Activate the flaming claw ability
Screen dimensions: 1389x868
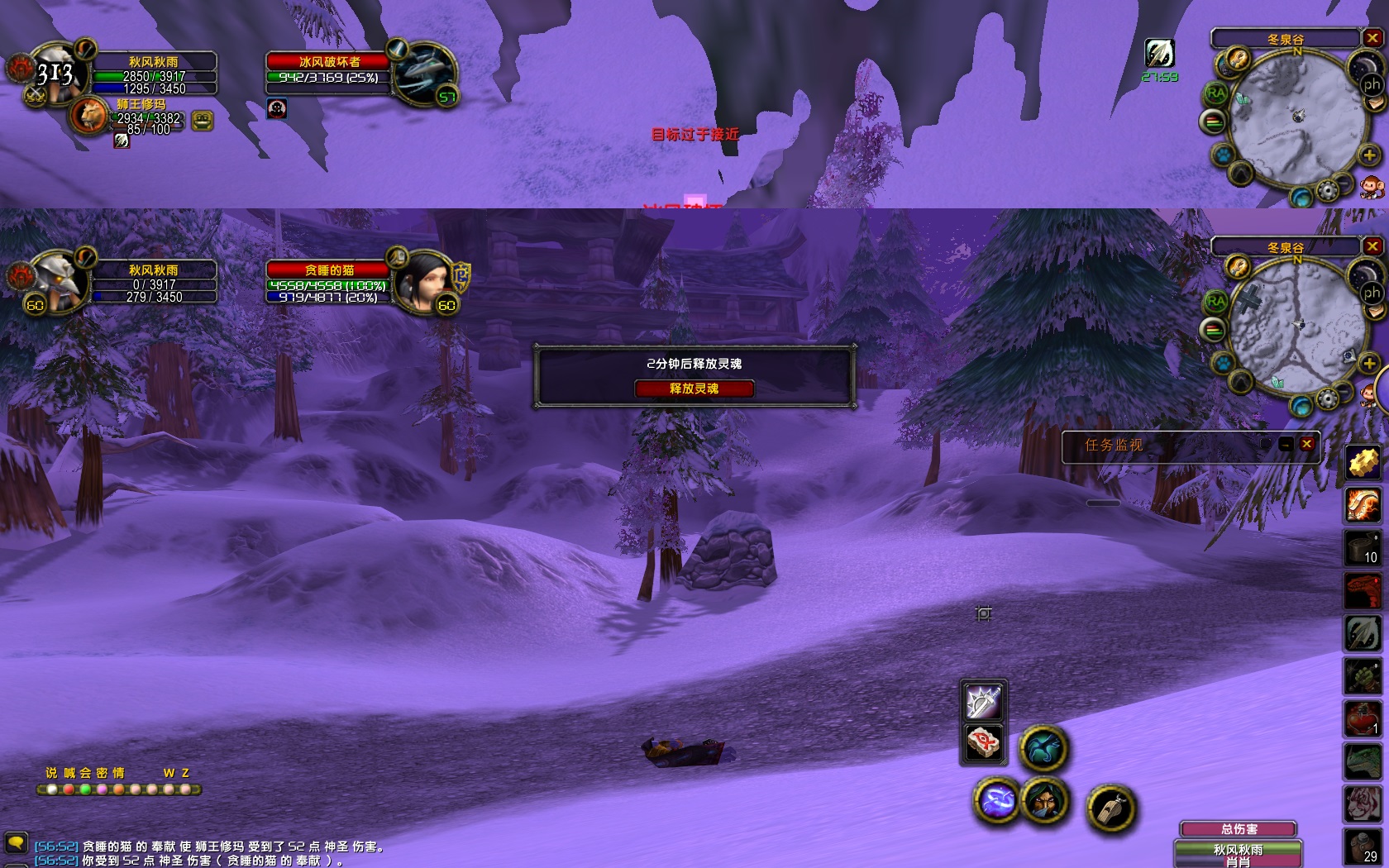click(1363, 504)
